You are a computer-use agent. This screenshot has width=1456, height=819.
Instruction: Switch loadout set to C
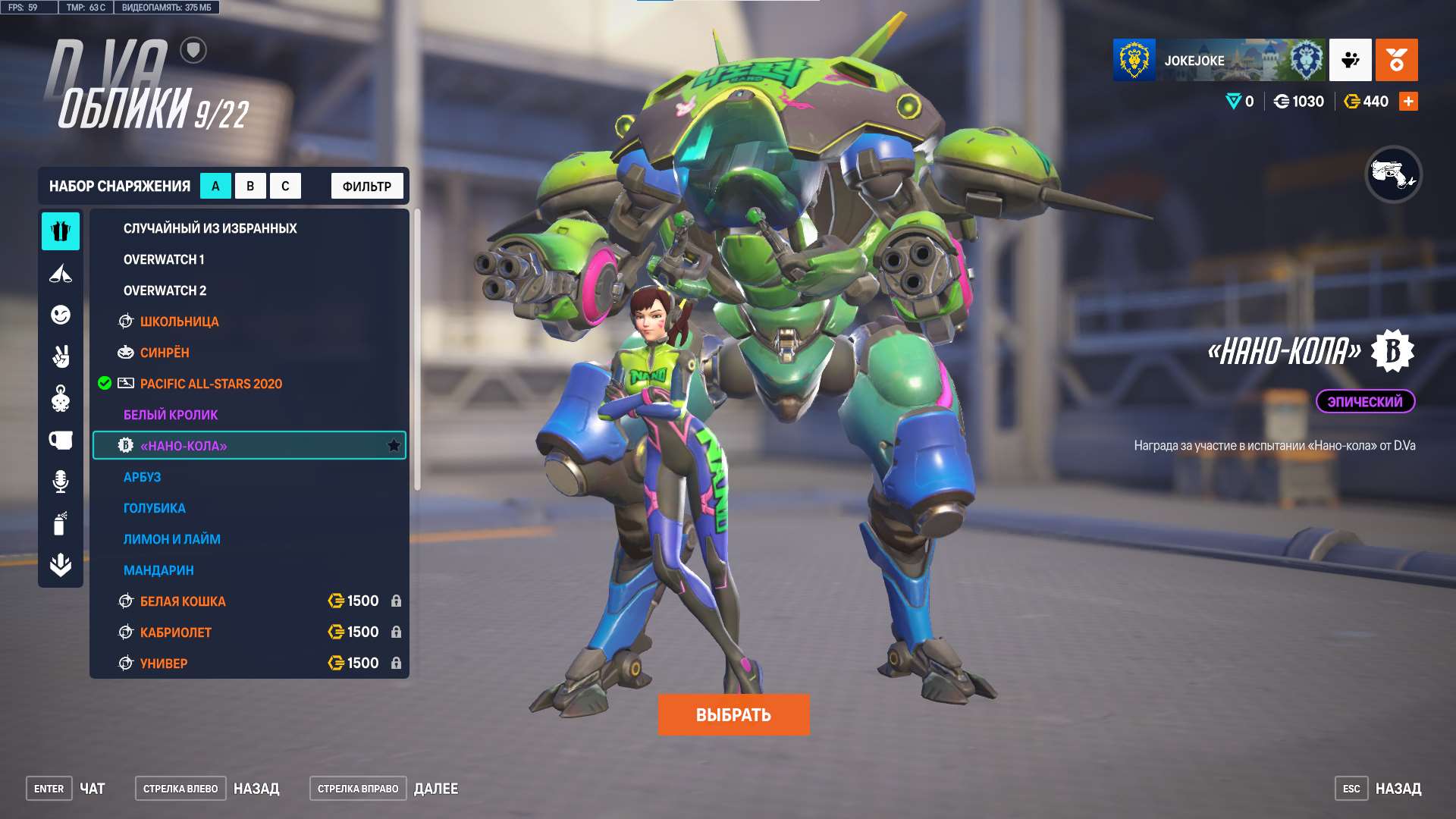click(x=285, y=185)
